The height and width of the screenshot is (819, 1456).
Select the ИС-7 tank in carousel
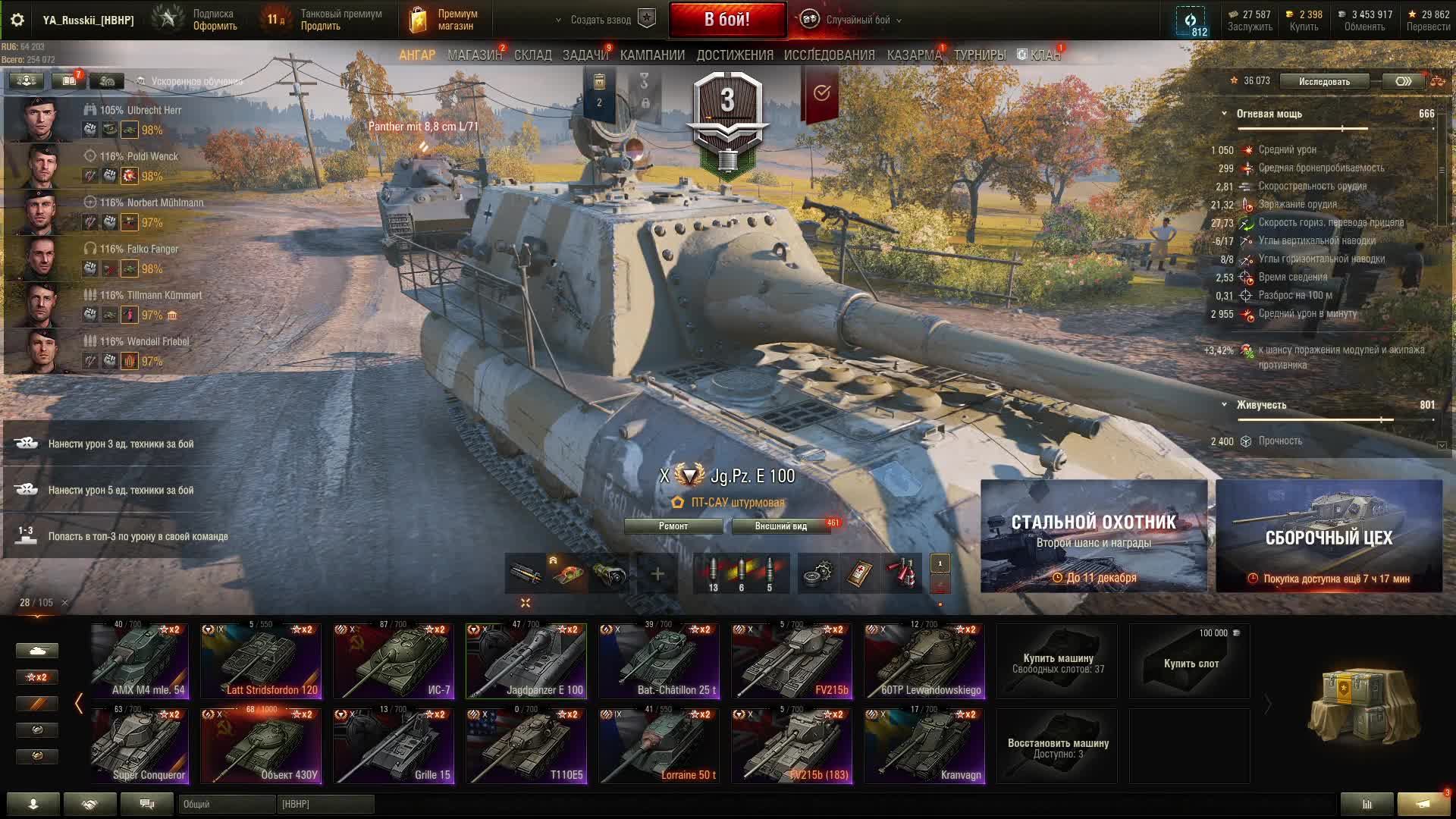click(x=394, y=661)
